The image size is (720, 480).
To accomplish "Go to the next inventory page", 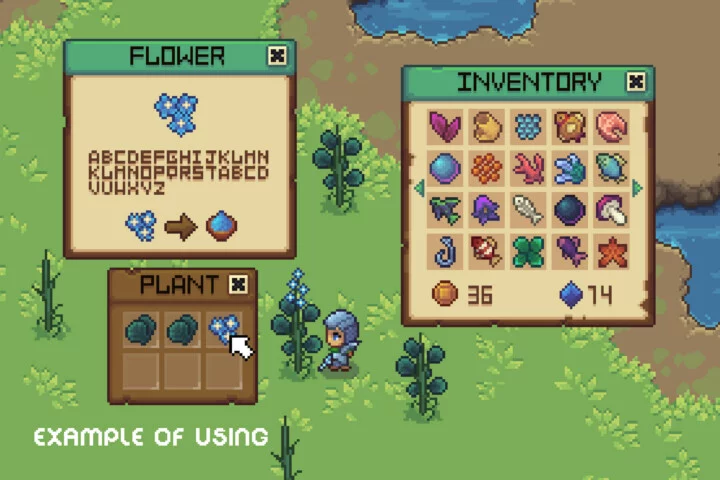I will click(x=638, y=188).
